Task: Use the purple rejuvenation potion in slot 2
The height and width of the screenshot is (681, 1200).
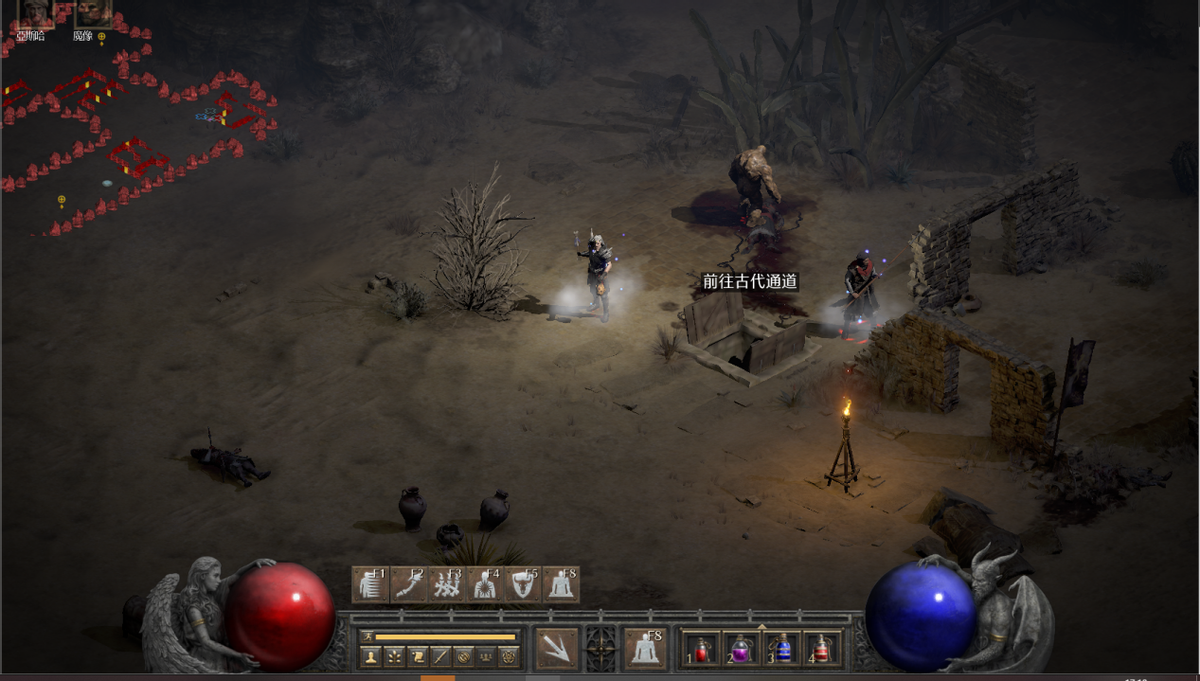Action: click(741, 649)
